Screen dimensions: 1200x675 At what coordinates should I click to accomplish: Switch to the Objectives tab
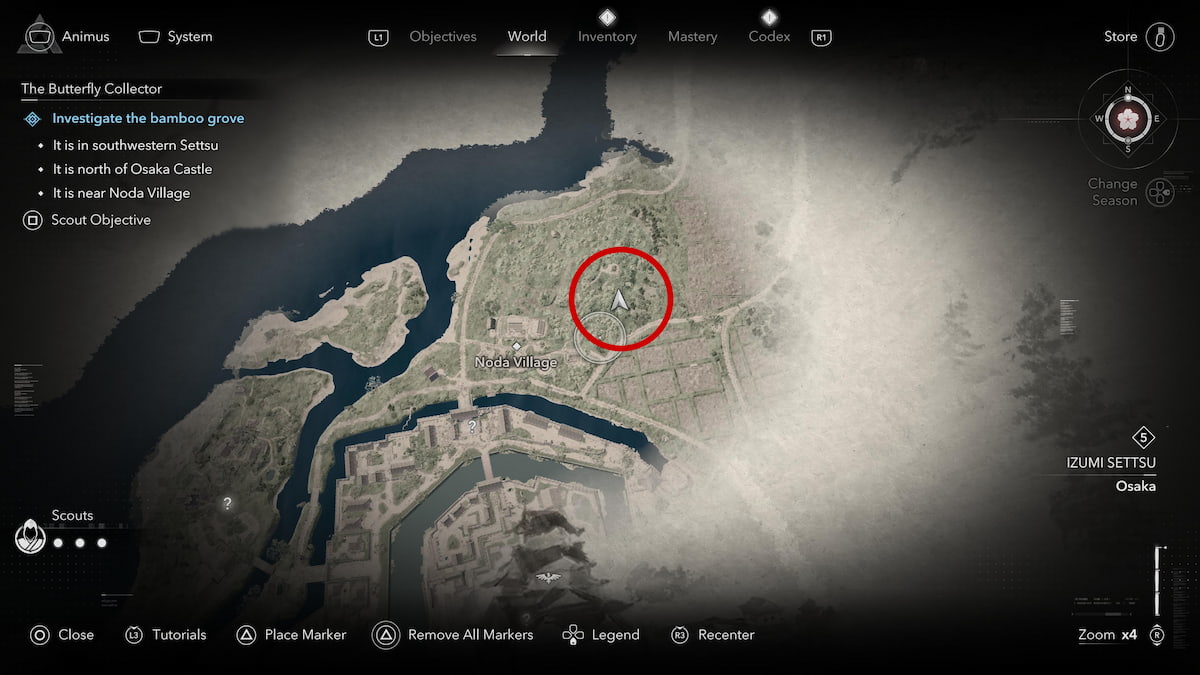tap(440, 37)
